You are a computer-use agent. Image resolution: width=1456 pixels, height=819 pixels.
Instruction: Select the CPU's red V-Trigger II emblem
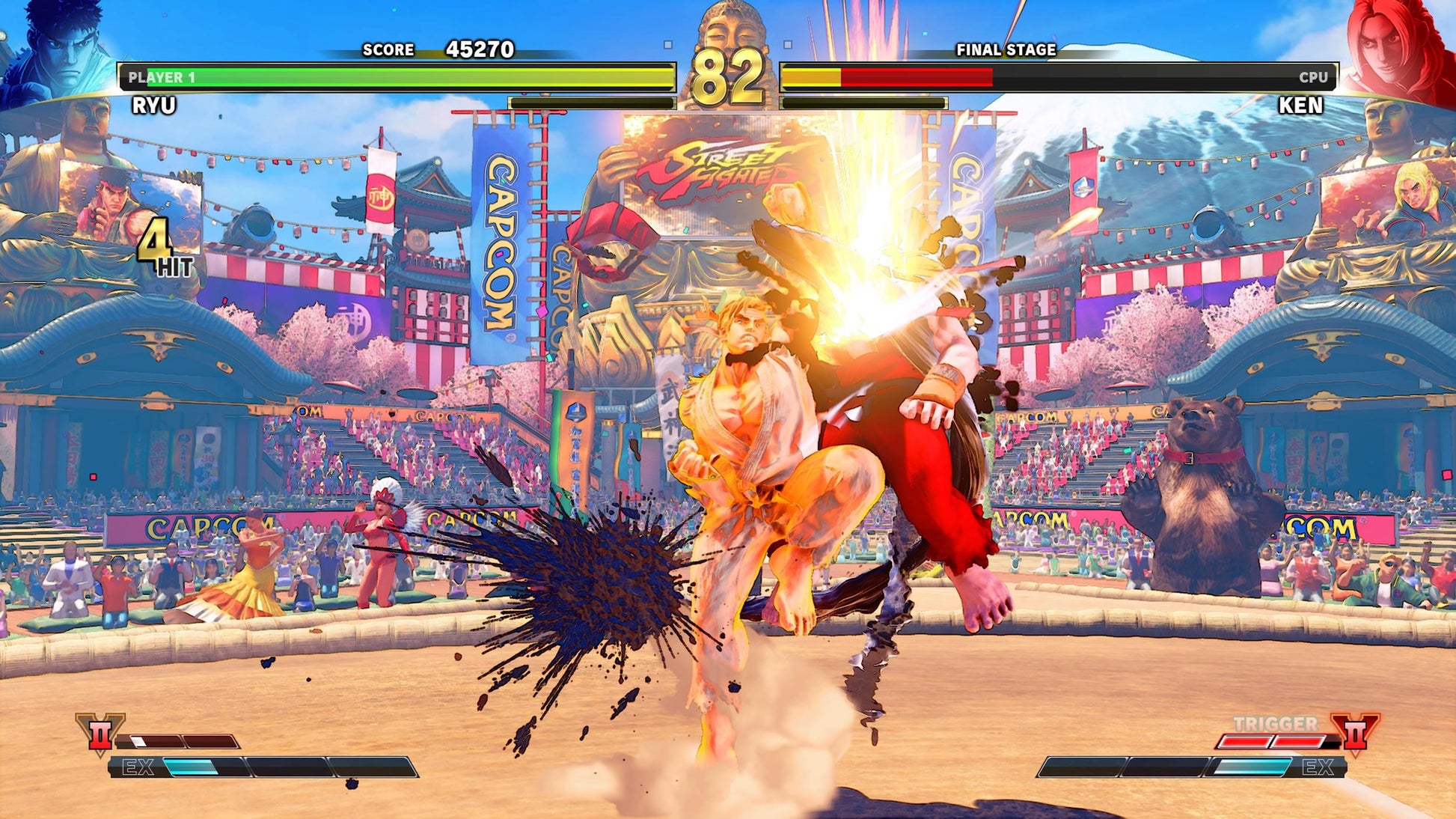pos(1355,732)
